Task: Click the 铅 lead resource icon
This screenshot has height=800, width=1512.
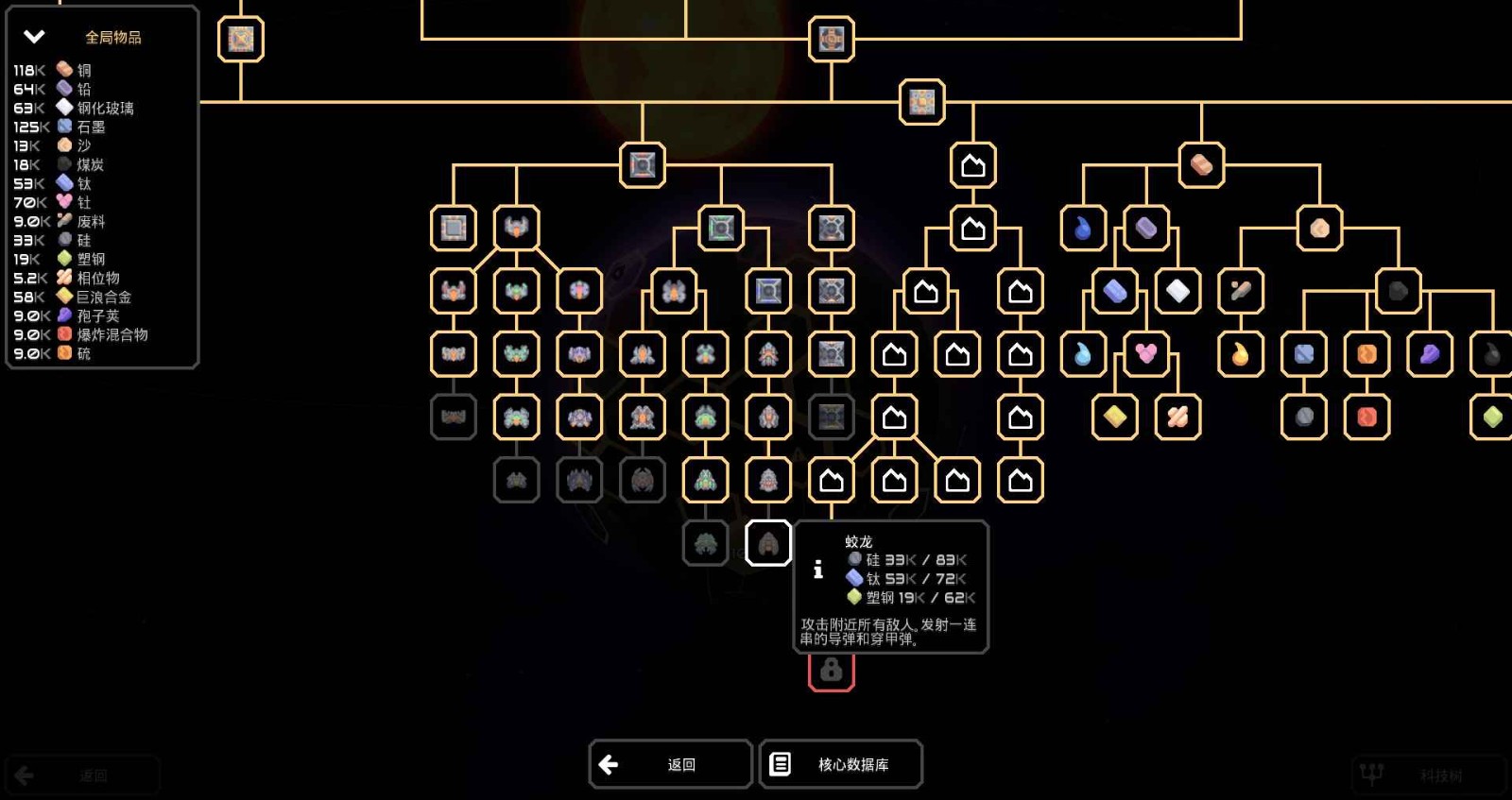Action: coord(62,88)
